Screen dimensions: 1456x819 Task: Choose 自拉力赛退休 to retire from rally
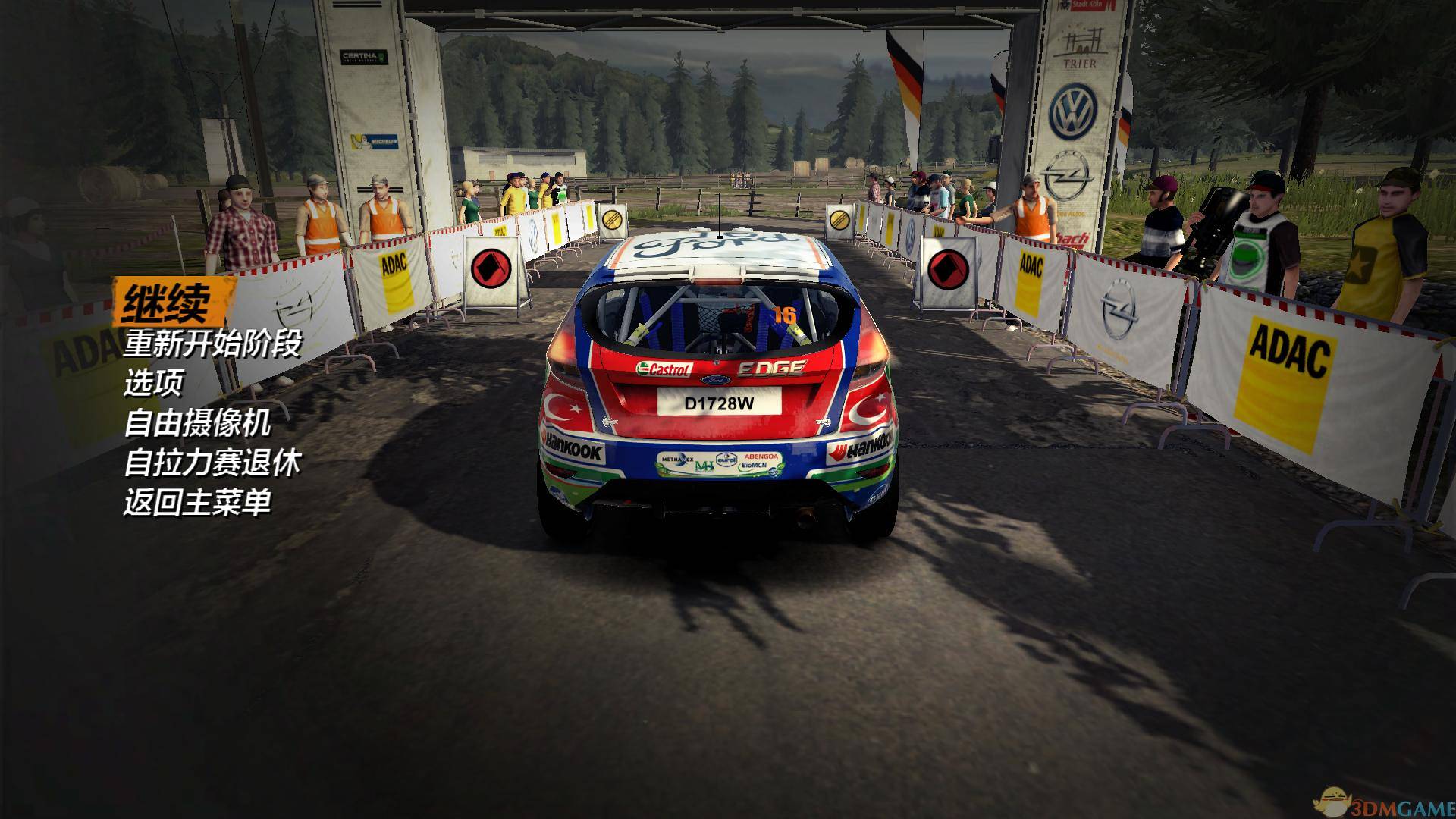click(212, 463)
